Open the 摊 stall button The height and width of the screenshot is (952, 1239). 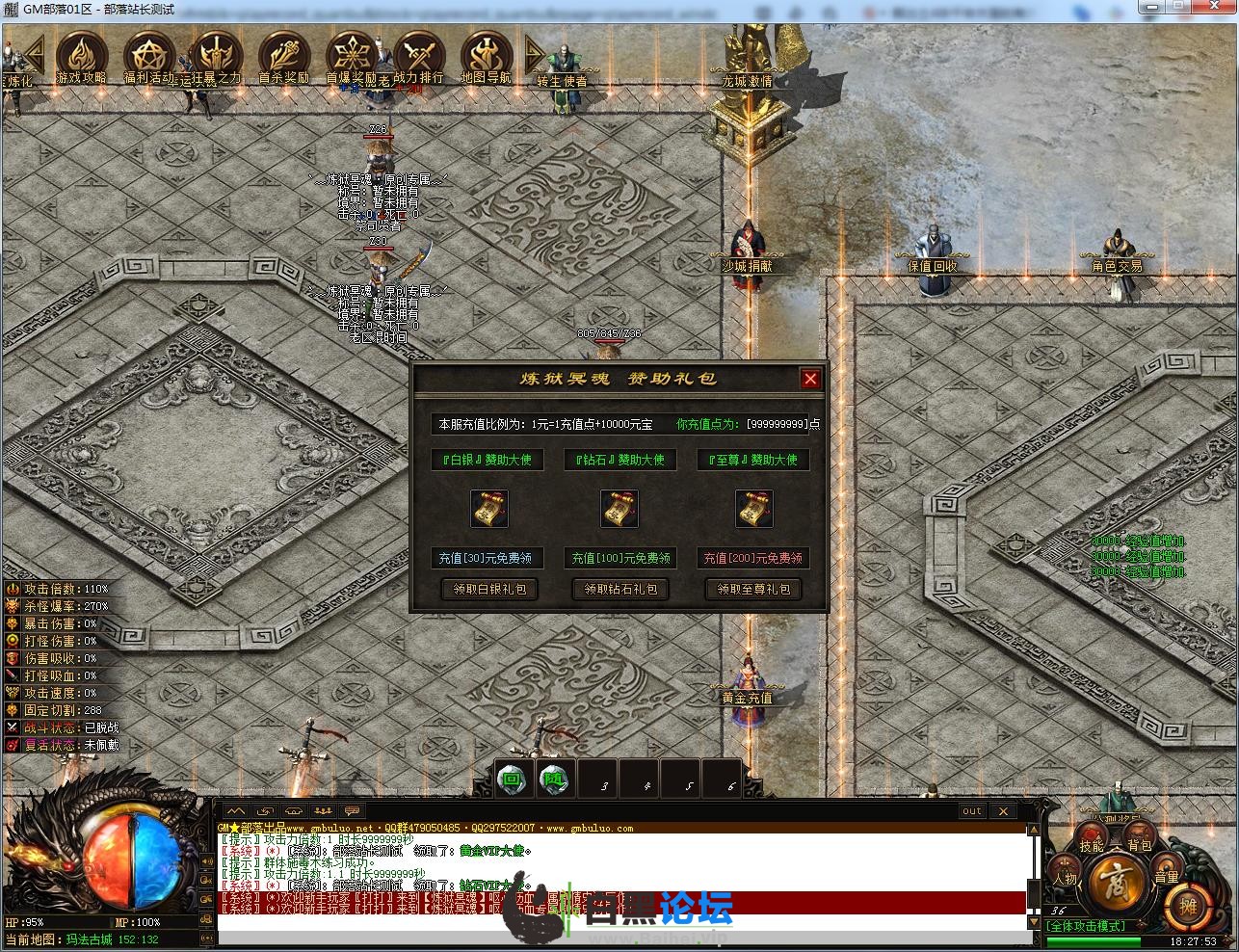point(1187,906)
